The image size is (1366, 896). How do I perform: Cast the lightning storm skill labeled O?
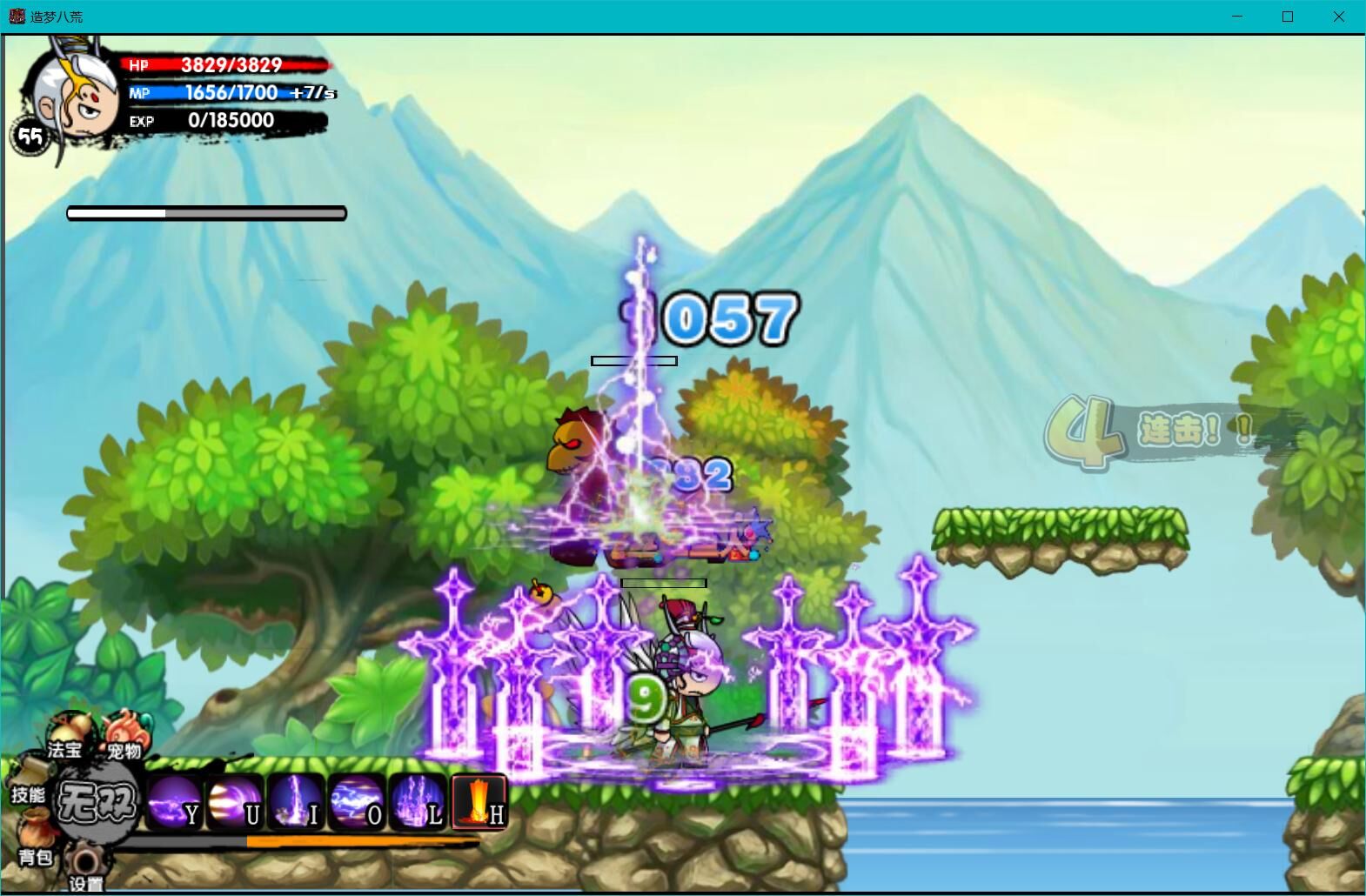[x=357, y=802]
